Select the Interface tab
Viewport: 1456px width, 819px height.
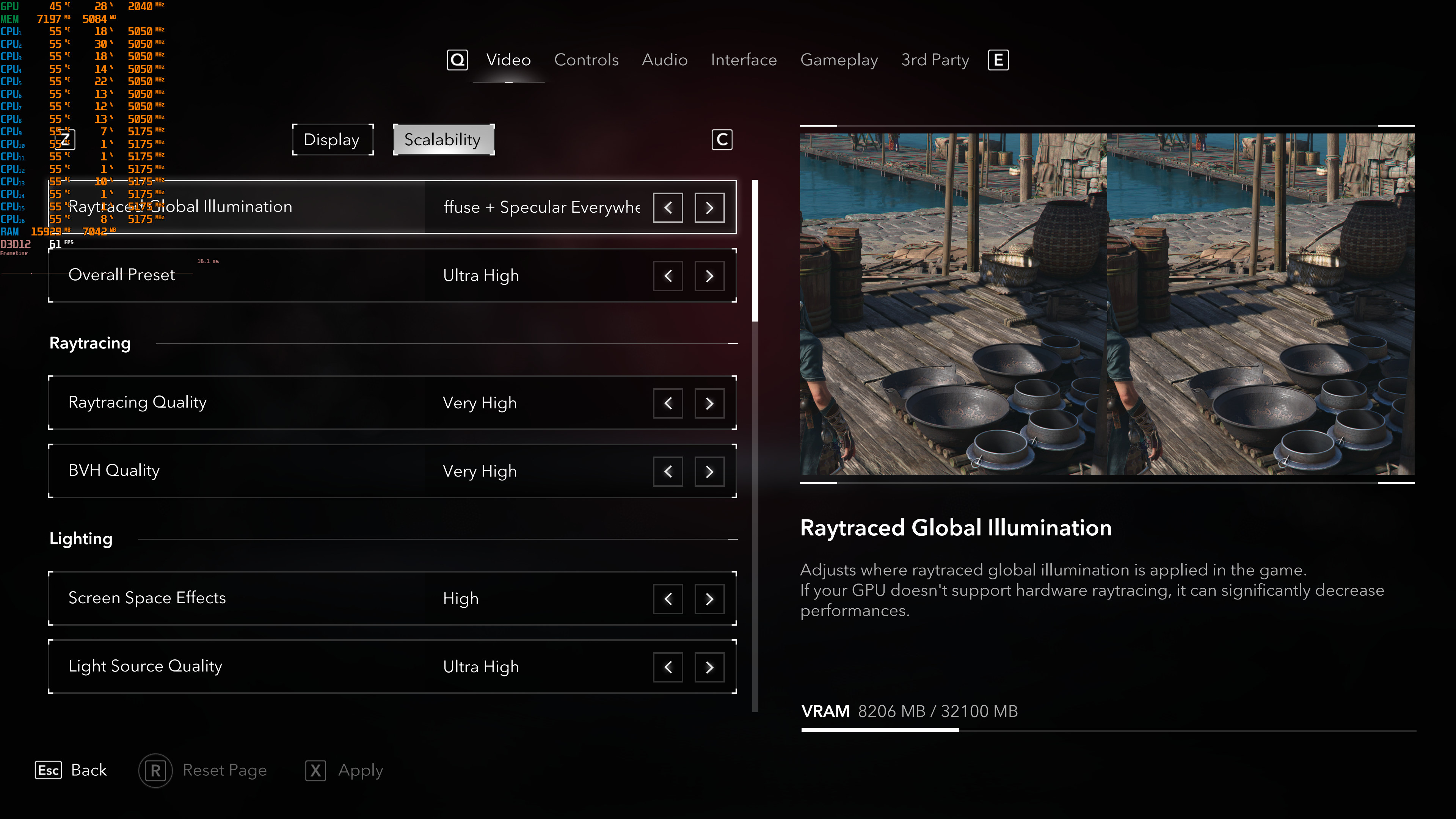point(743,60)
